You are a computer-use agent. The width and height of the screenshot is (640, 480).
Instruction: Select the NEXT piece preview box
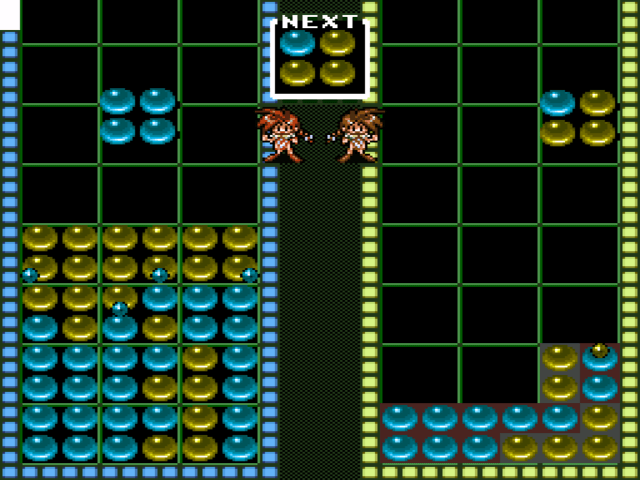(319, 58)
